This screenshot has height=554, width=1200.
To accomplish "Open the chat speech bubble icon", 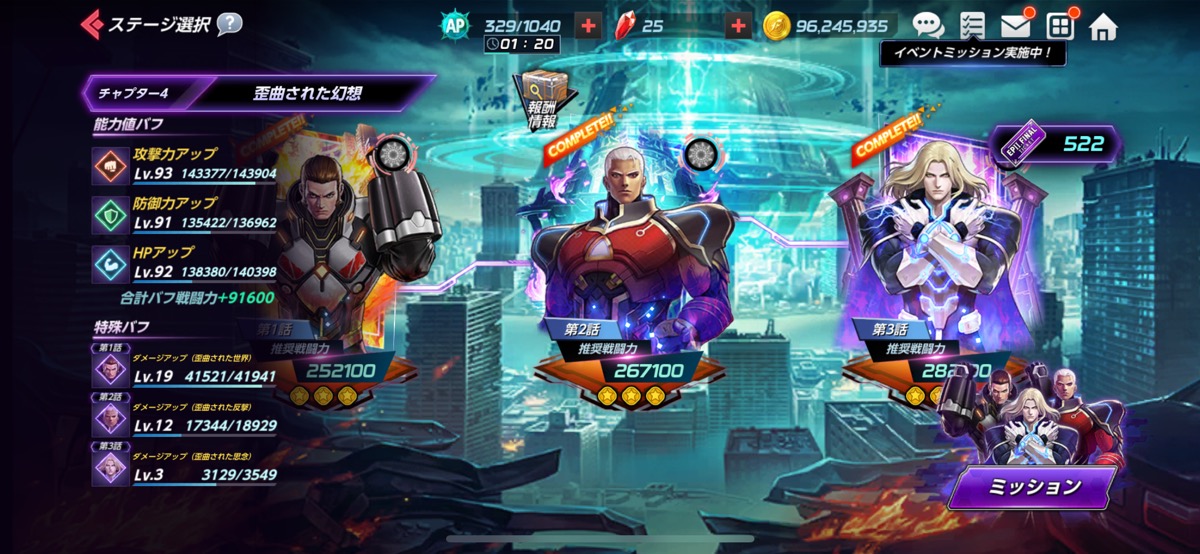I will 928,25.
